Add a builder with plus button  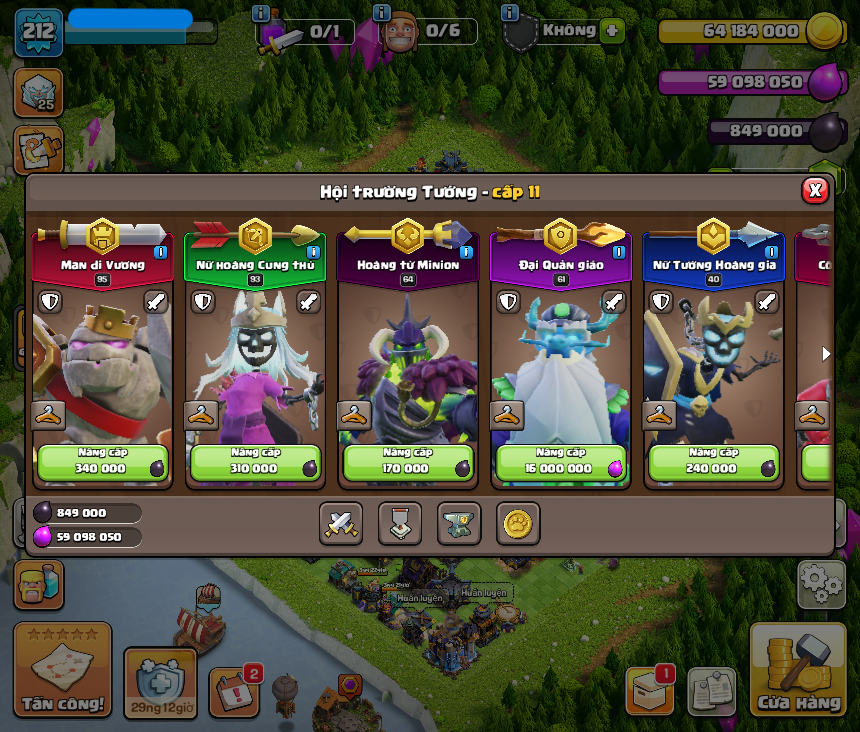tap(613, 30)
